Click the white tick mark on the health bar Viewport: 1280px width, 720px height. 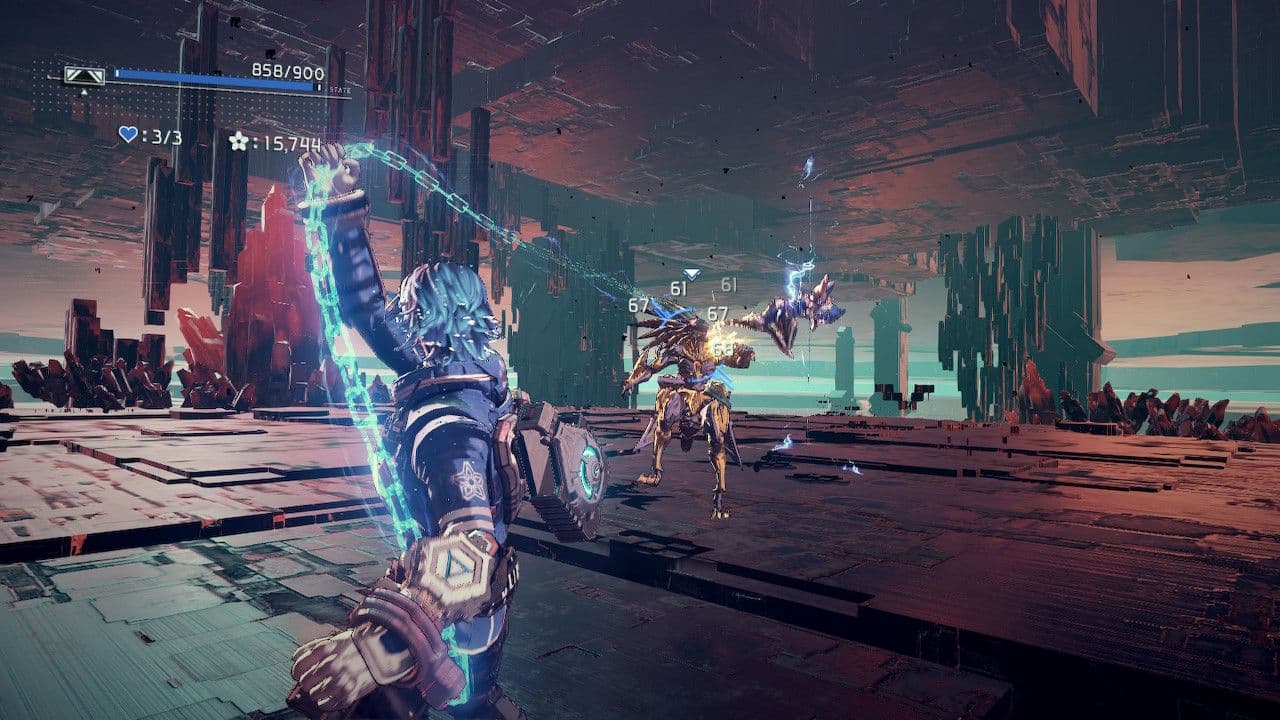(117, 71)
